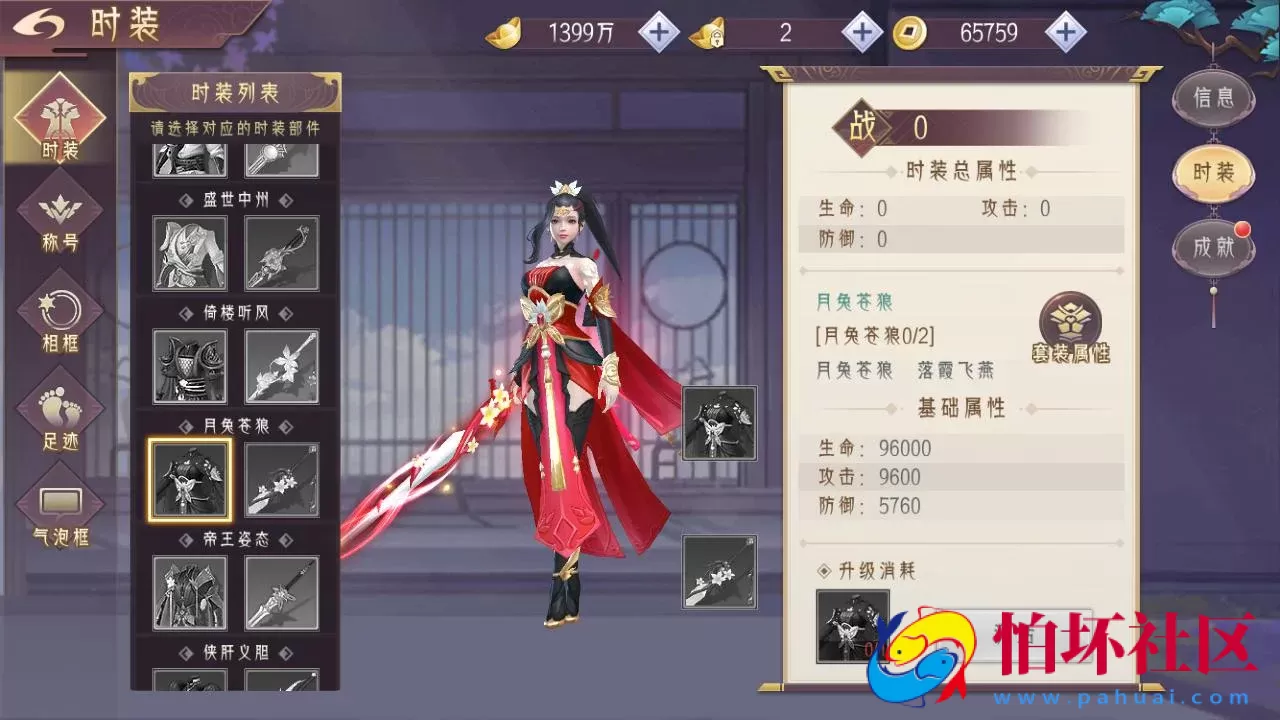Click the plus button next to the coin count
The width and height of the screenshot is (1280, 720).
pos(1064,31)
